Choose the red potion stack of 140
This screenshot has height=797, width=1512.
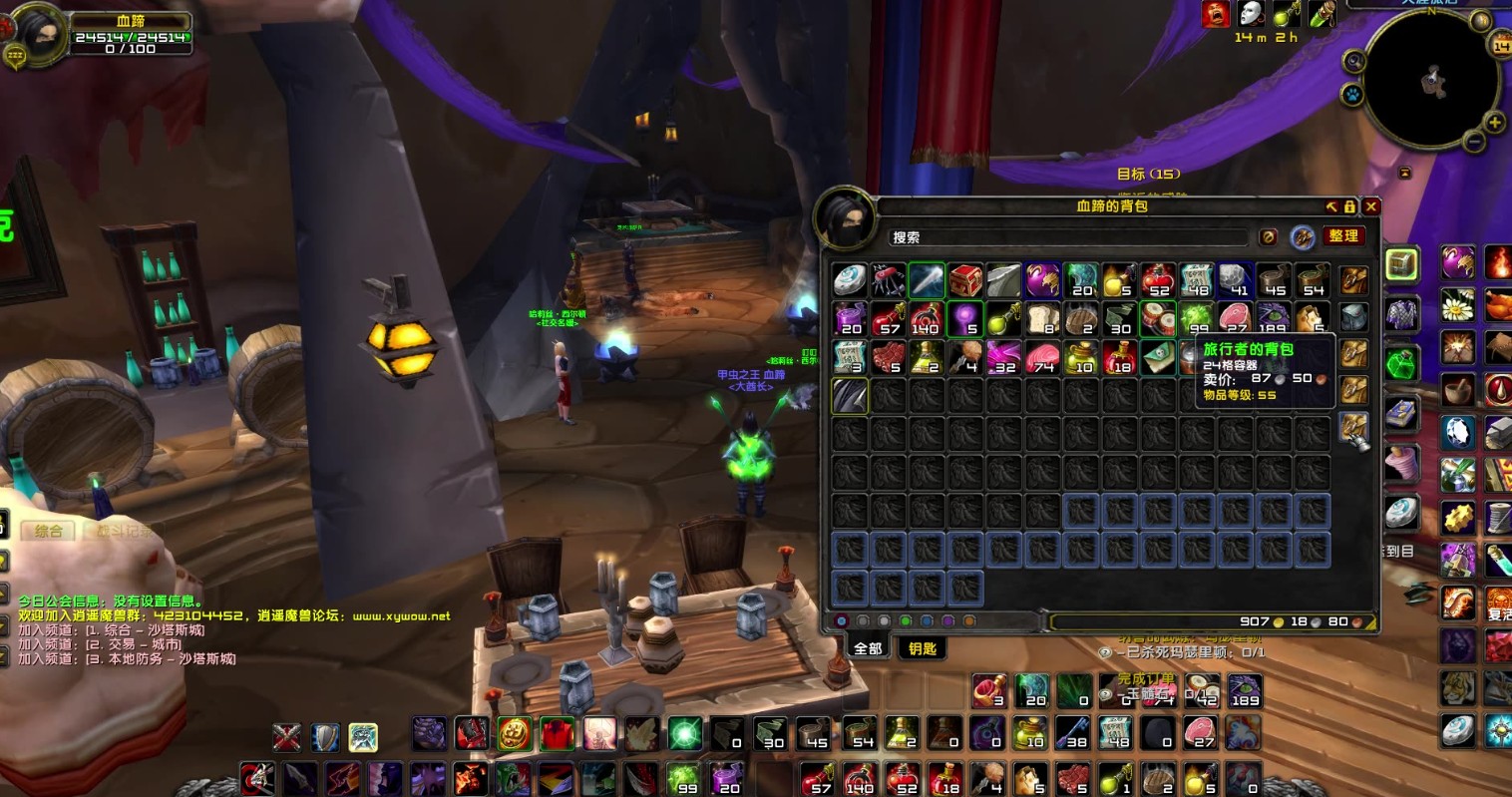click(927, 319)
